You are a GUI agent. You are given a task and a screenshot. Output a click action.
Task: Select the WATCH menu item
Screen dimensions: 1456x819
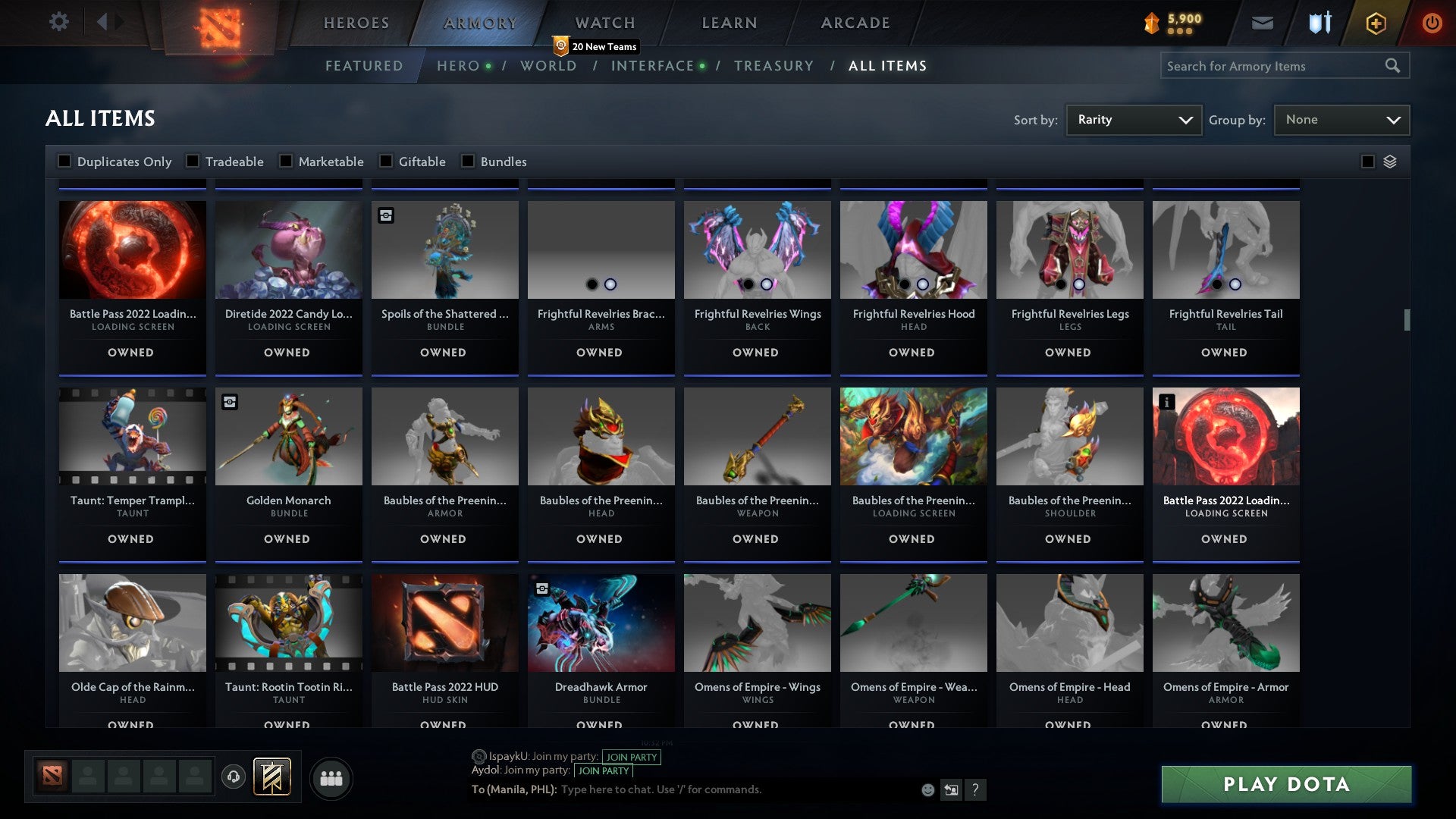[x=604, y=23]
